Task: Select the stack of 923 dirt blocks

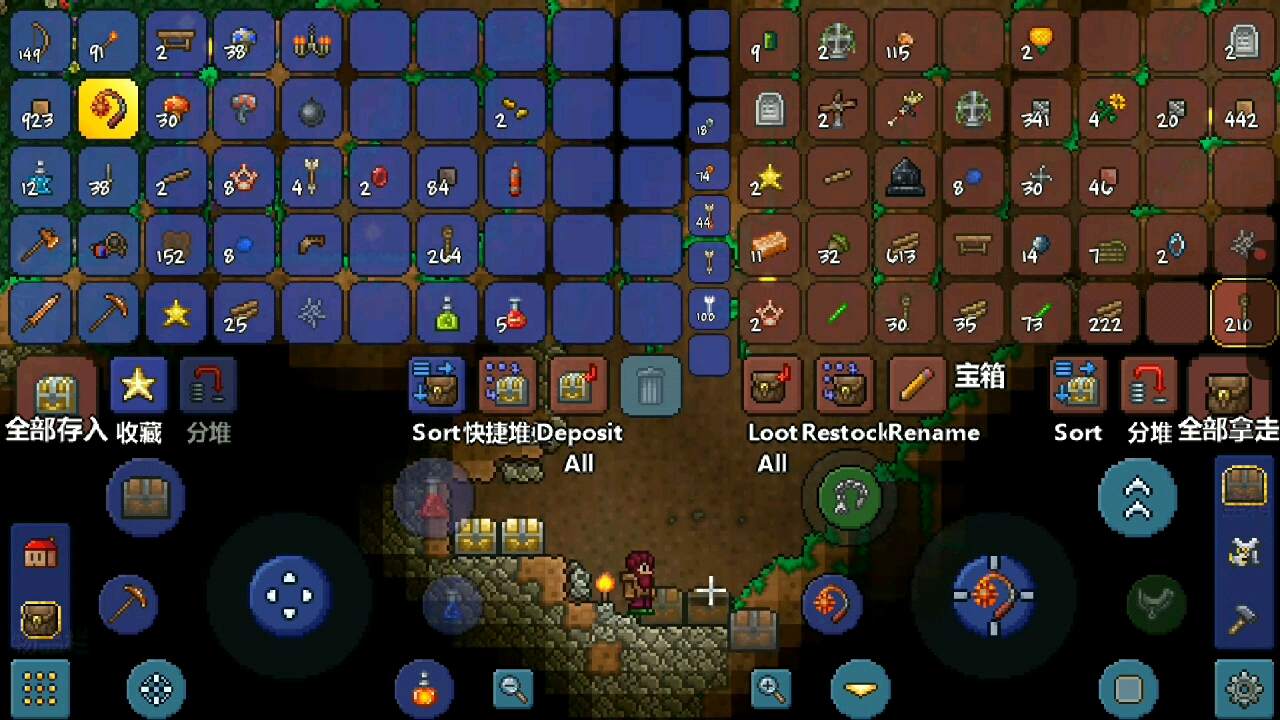Action: (x=40, y=109)
